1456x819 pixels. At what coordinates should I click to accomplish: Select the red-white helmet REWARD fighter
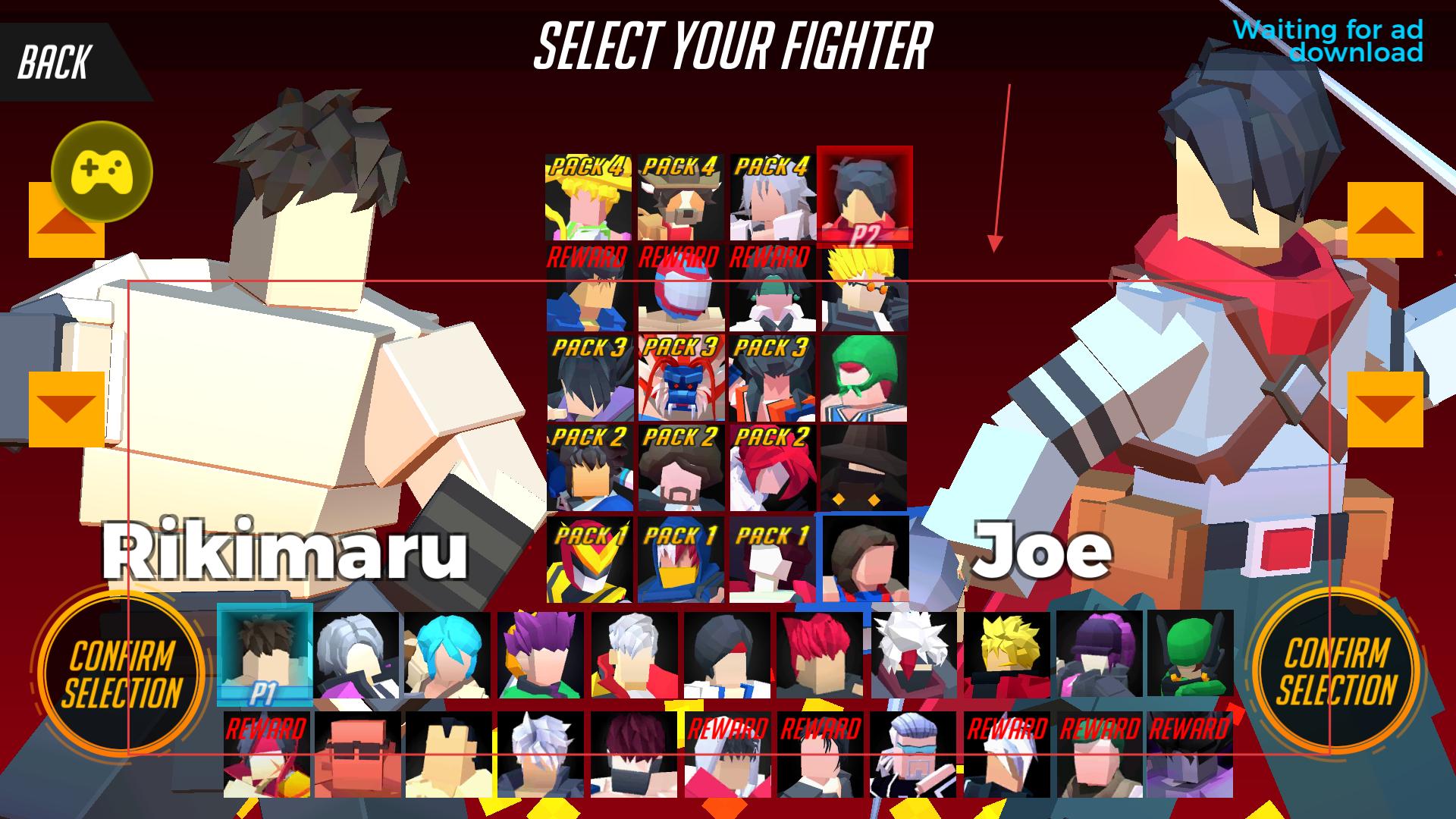click(681, 288)
